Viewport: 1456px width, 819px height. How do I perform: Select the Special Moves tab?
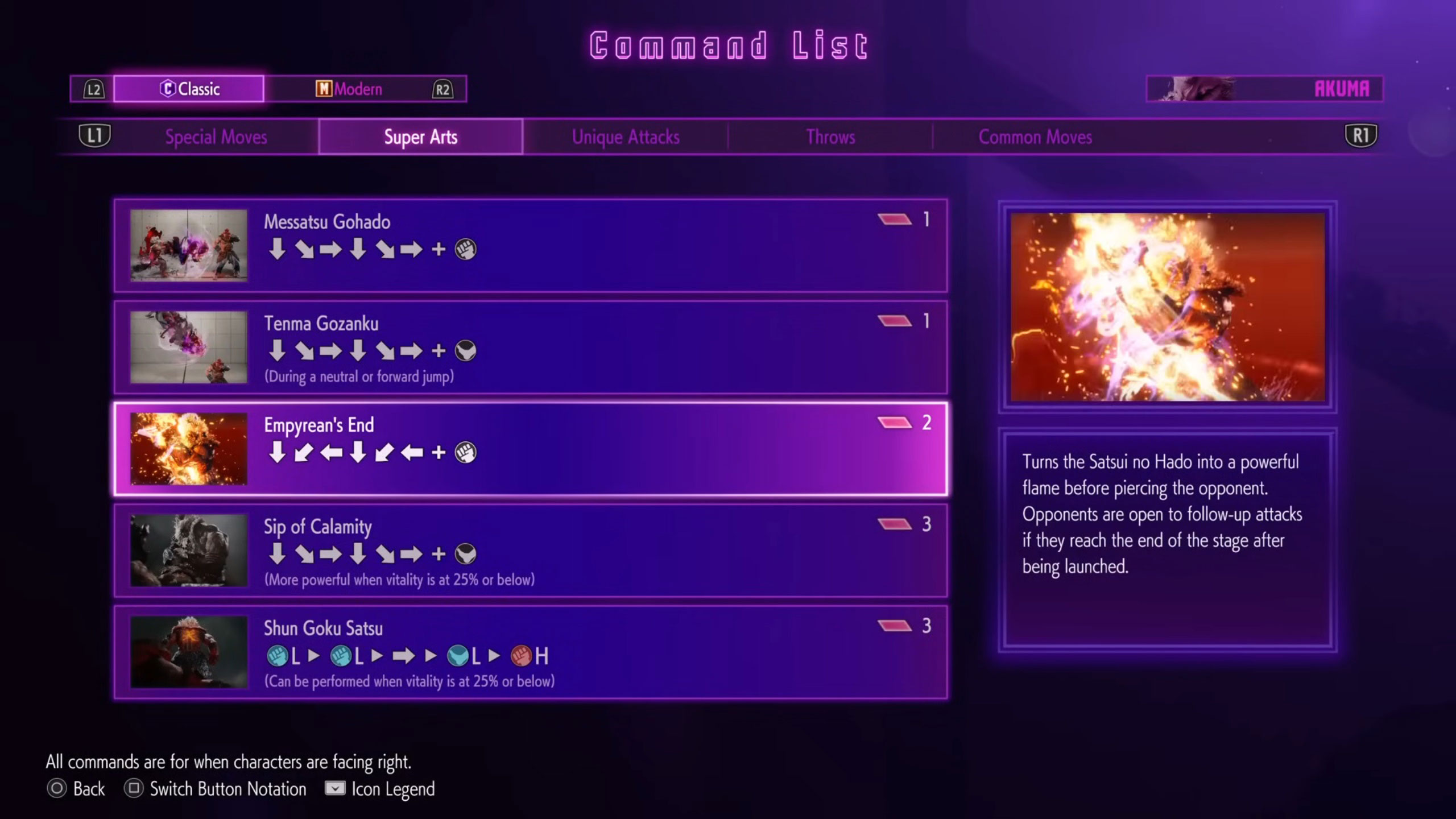click(x=216, y=136)
